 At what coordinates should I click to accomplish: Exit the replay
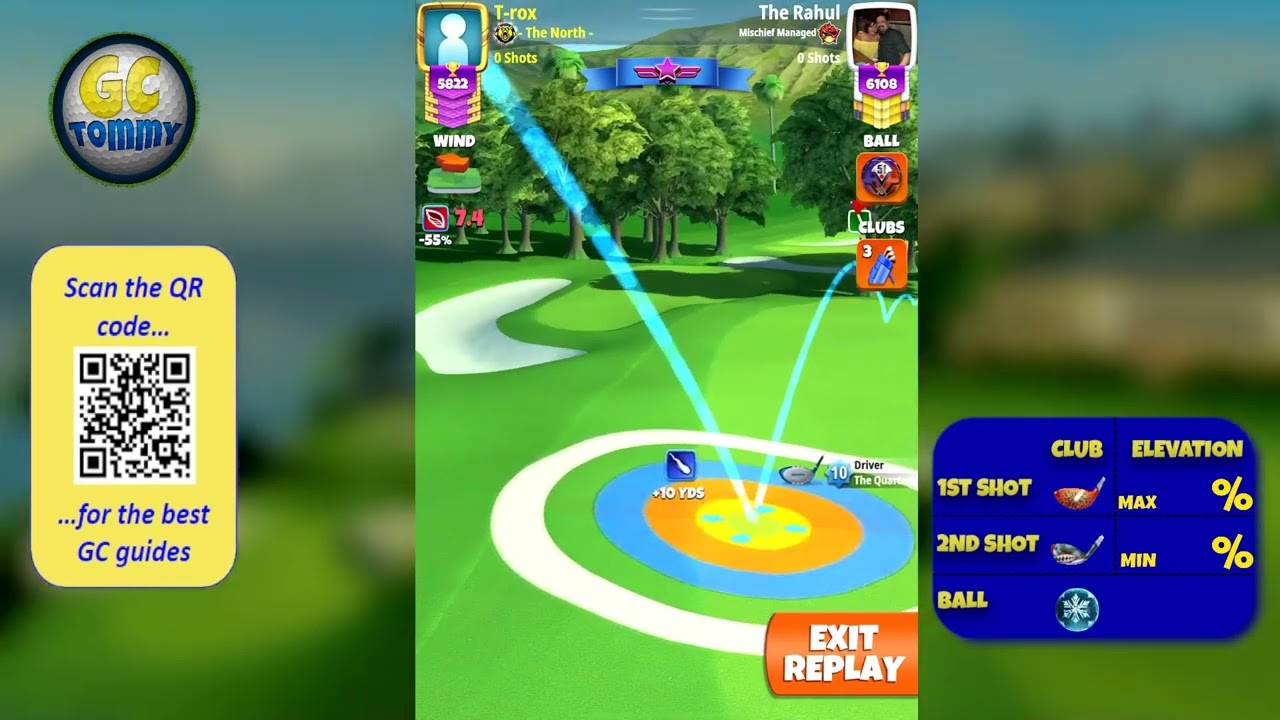point(842,654)
